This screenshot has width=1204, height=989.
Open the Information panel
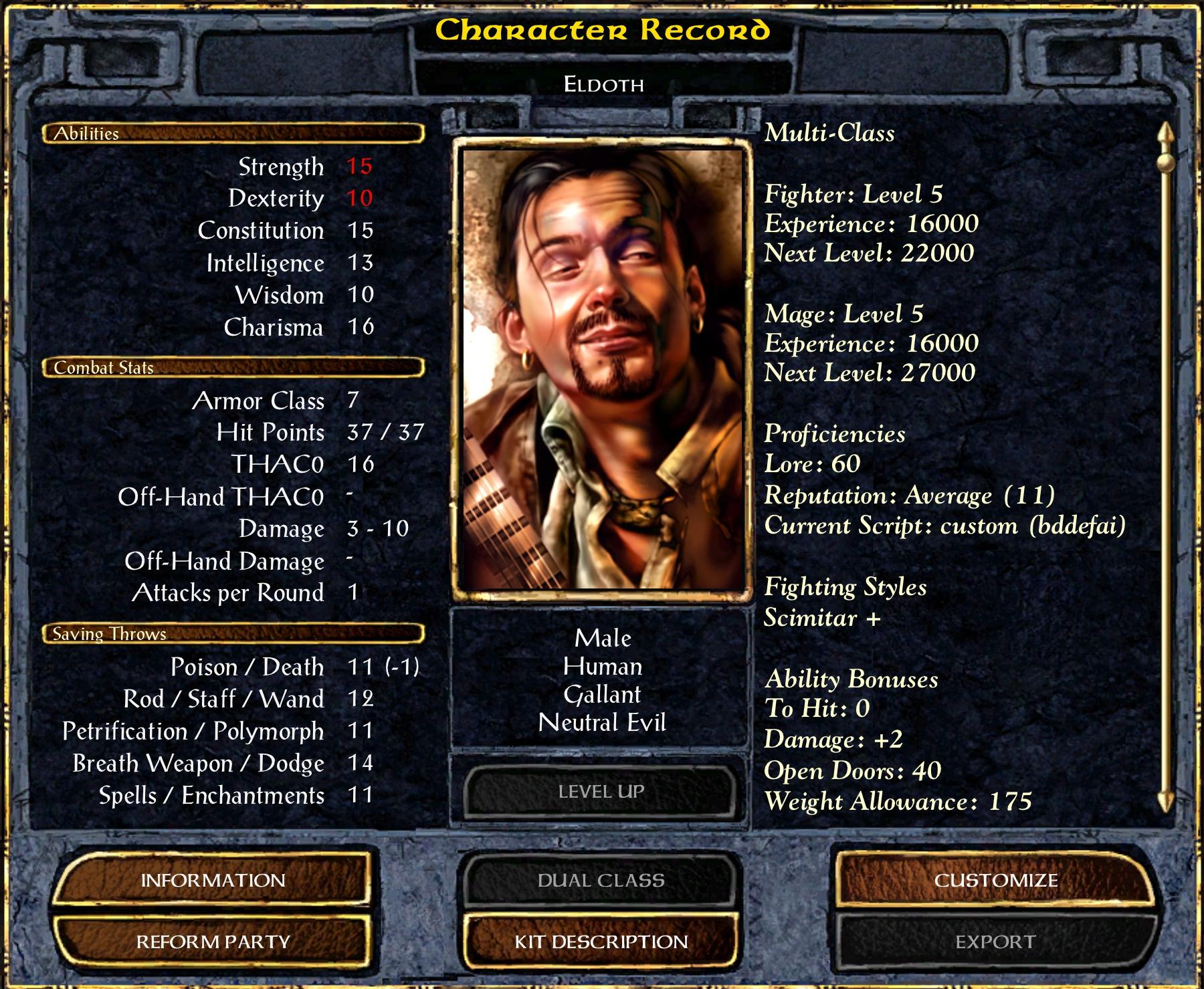click(x=213, y=880)
